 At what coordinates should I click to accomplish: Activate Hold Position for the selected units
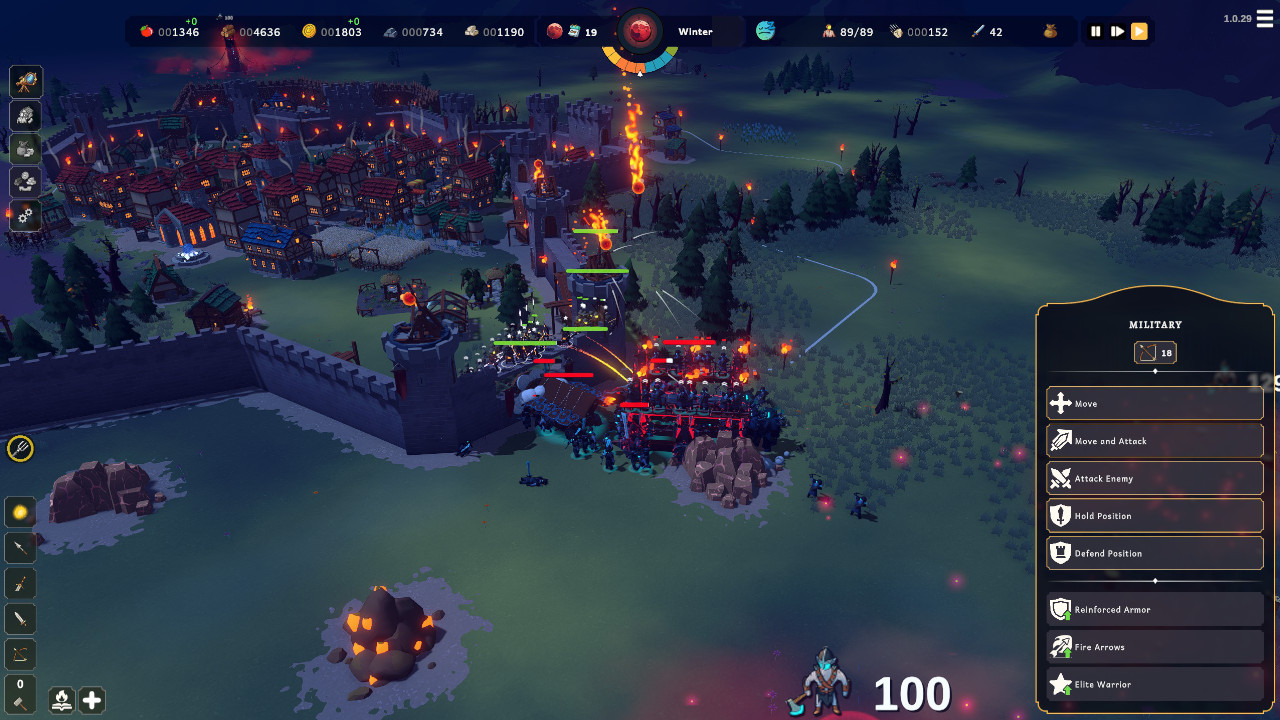click(1154, 516)
